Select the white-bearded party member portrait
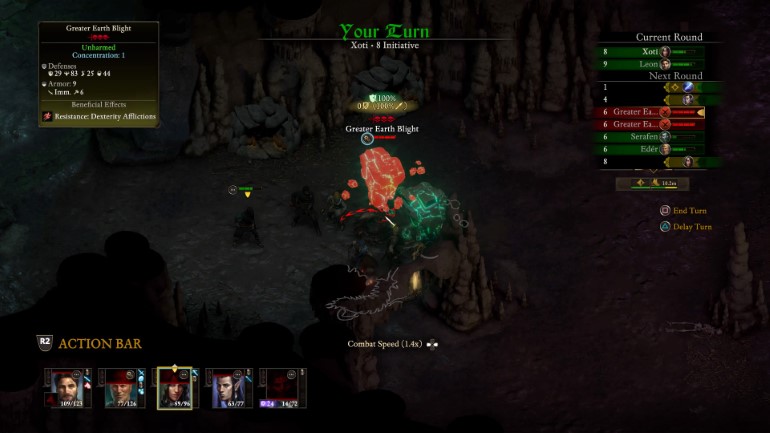The height and width of the screenshot is (433, 770). pos(120,387)
